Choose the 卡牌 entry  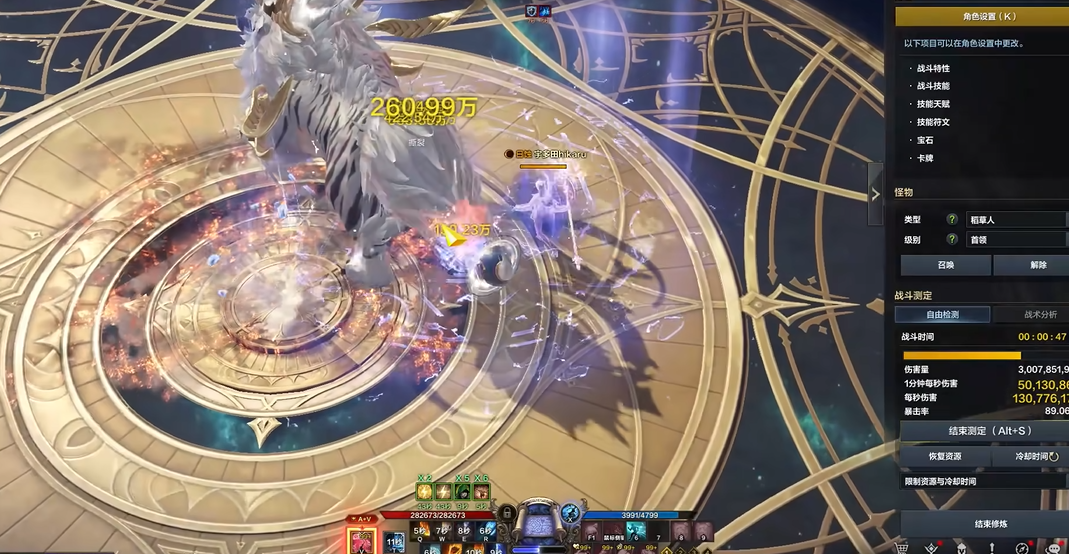925,158
